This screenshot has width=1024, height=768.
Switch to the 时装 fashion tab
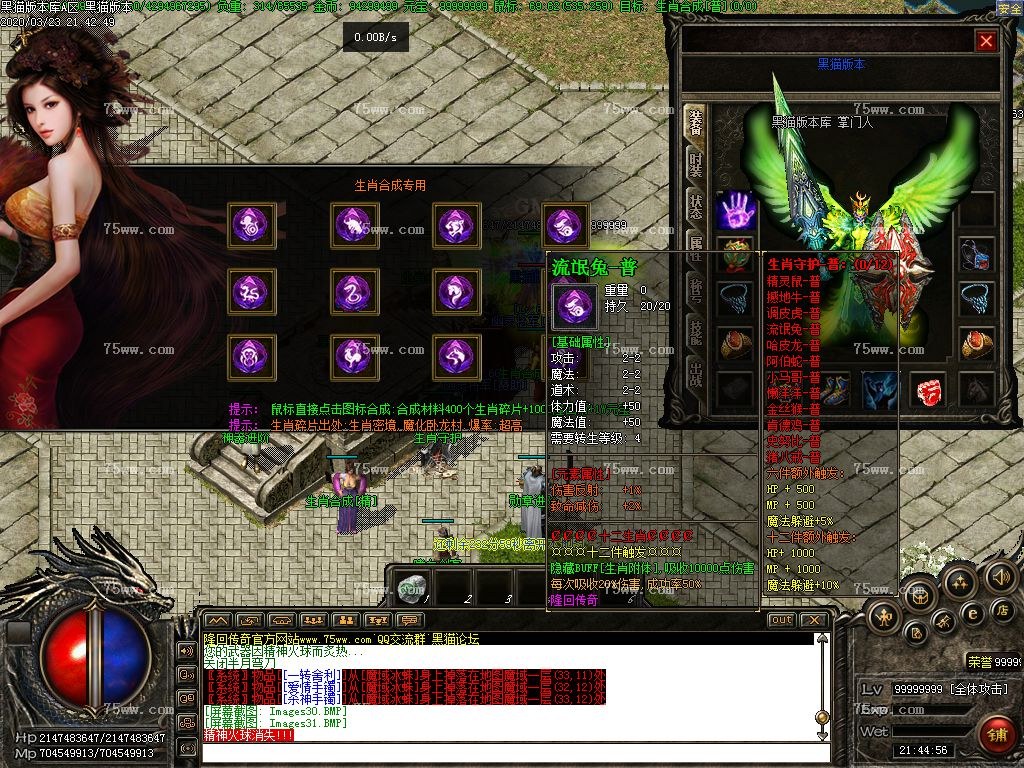point(695,163)
